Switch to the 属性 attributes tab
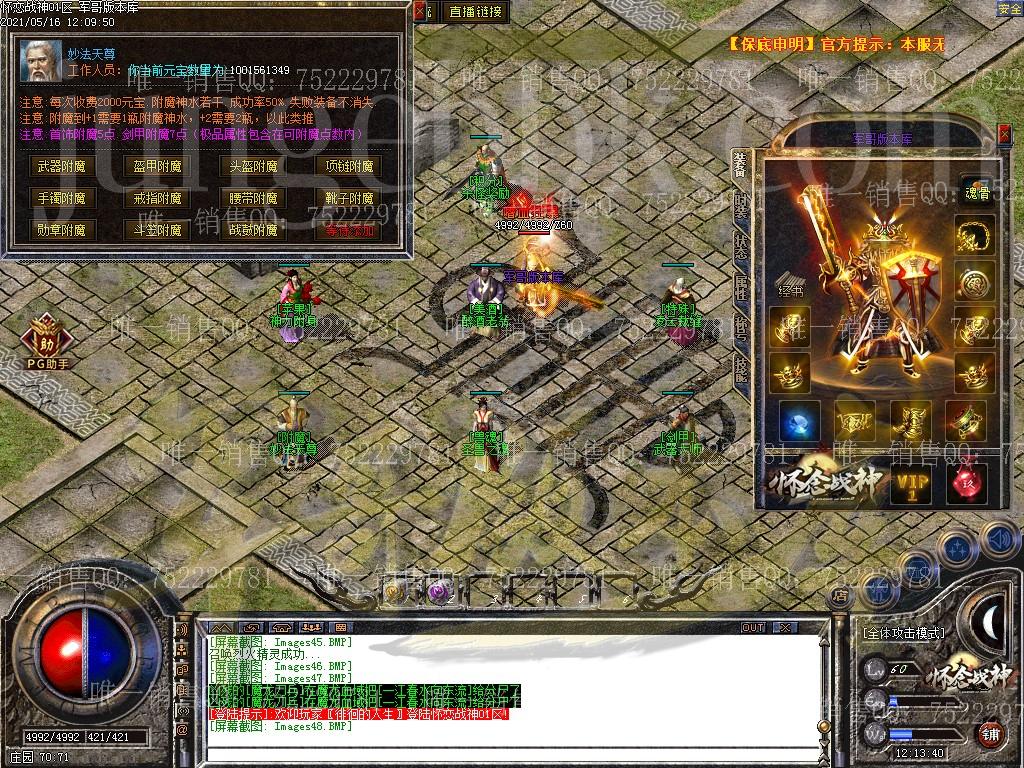This screenshot has width=1024, height=768. coord(741,288)
